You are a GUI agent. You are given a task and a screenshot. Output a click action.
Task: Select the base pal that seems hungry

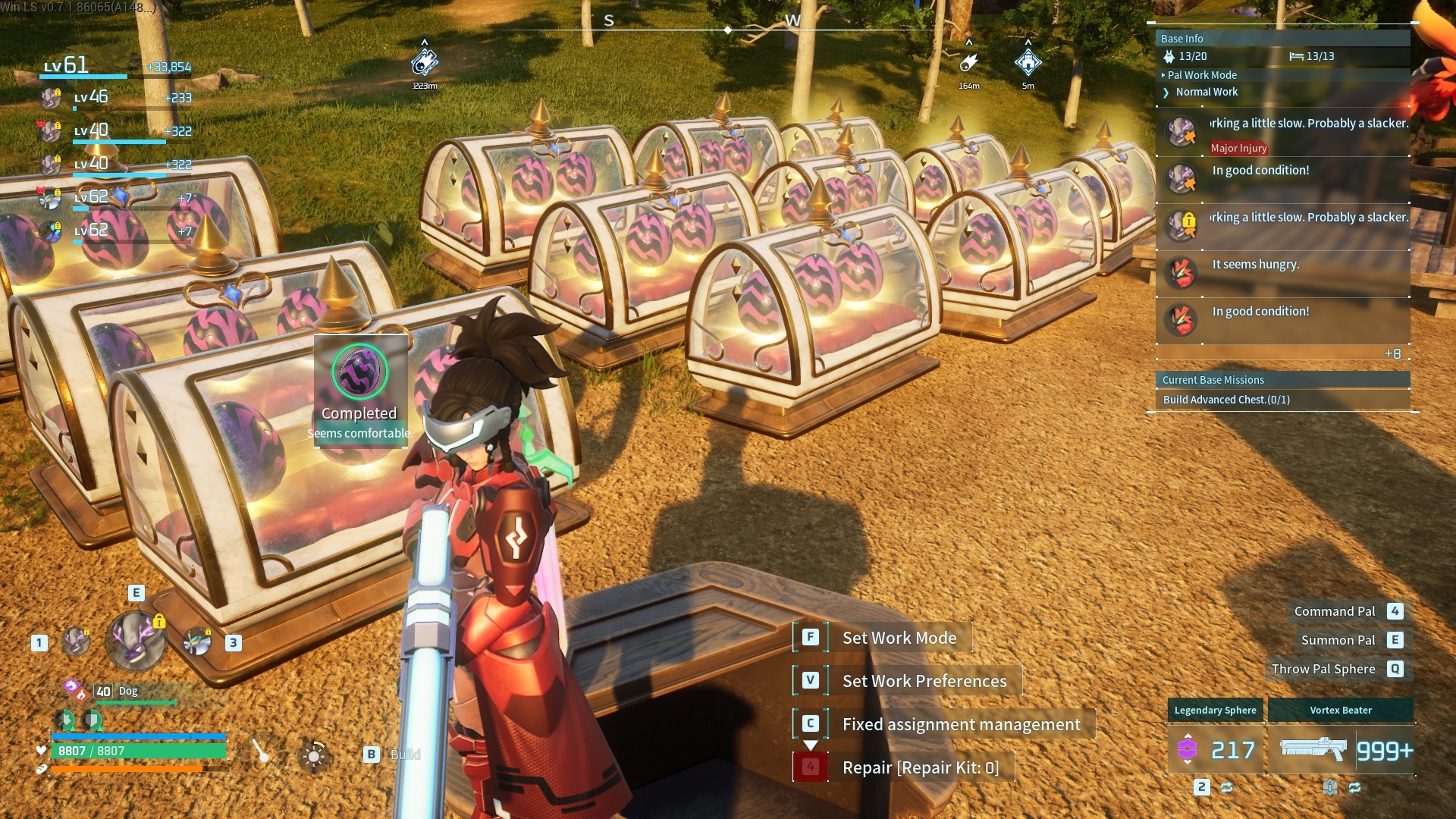[1181, 273]
